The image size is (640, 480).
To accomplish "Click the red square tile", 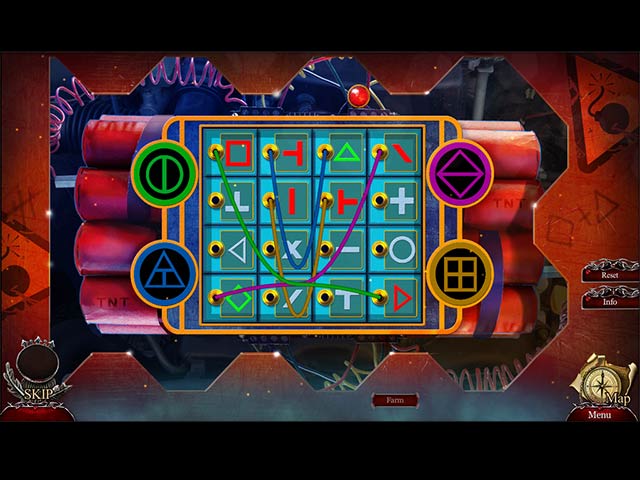I will (238, 153).
